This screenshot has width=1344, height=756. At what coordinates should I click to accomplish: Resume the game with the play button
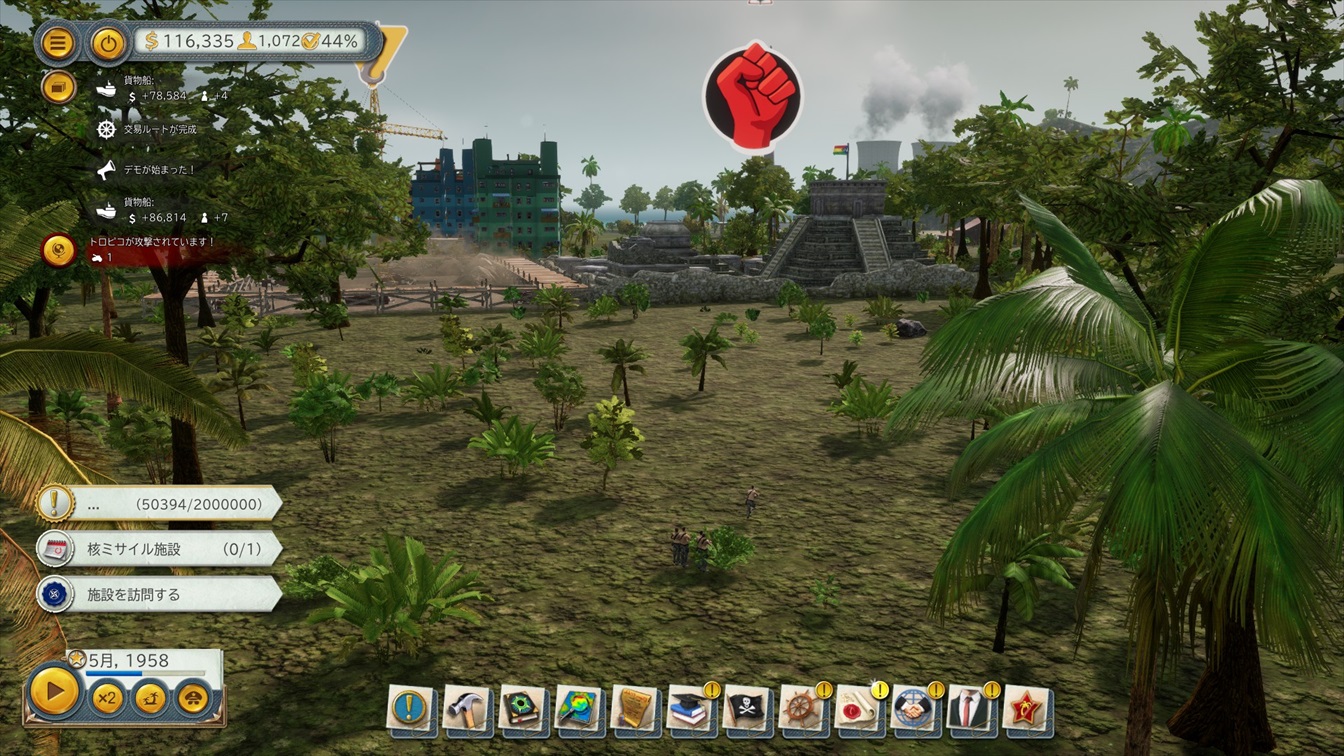pyautogui.click(x=54, y=691)
